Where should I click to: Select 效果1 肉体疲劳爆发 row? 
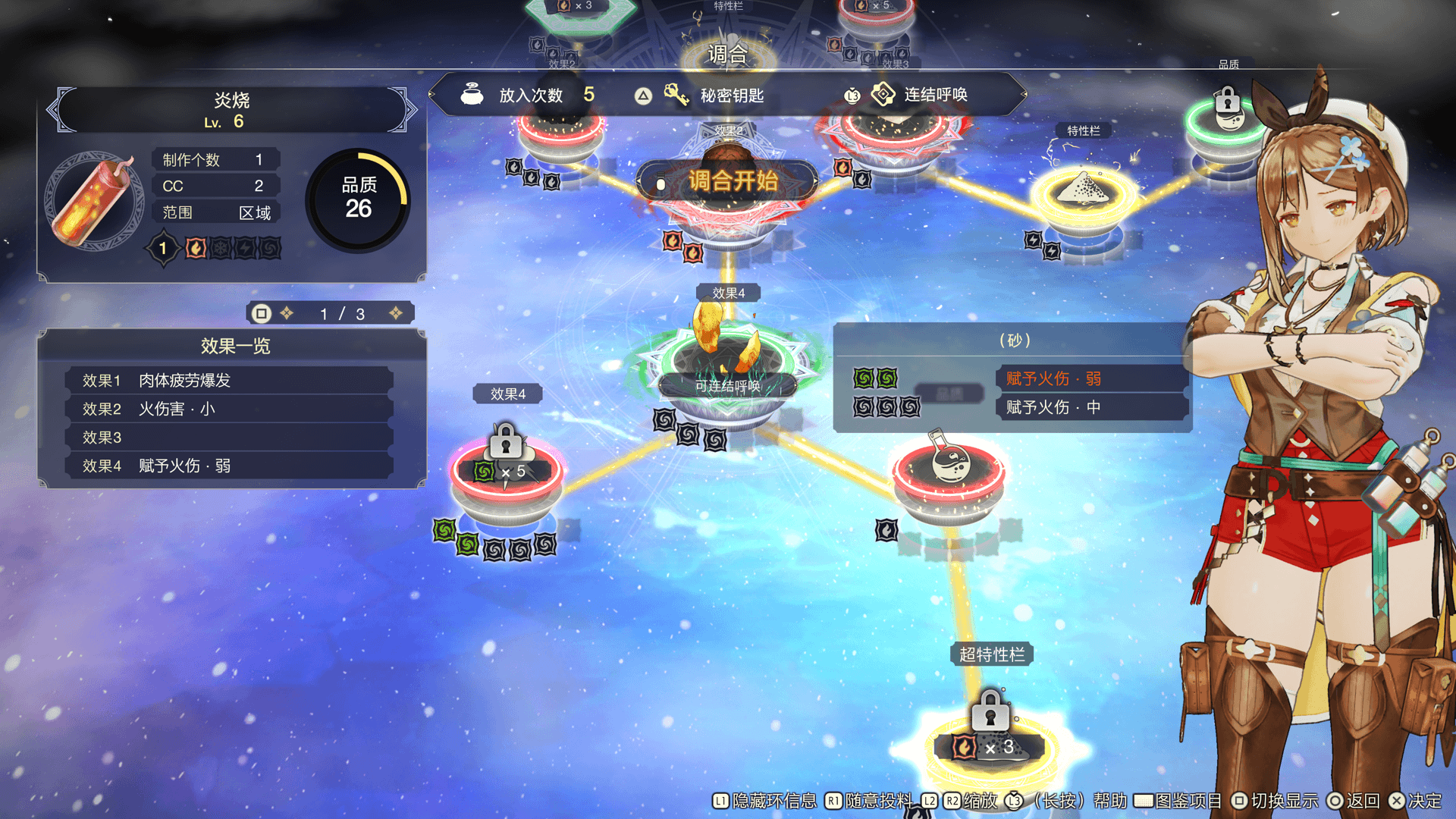click(x=229, y=381)
